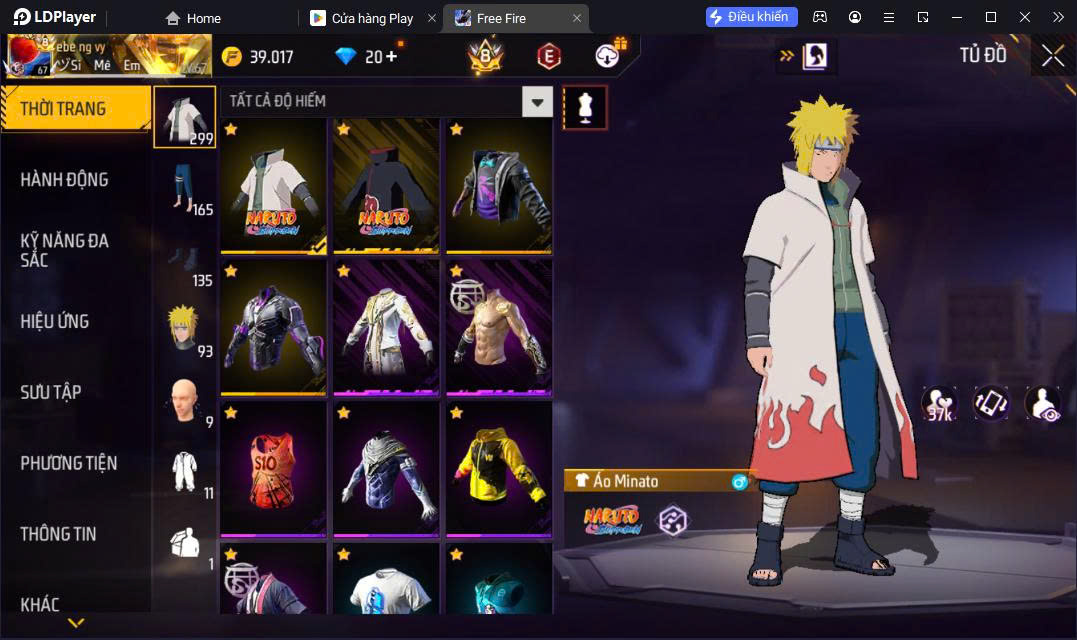Select the Hiệu Ứng menu entry
Screen dimensions: 1077x640
tap(55, 321)
